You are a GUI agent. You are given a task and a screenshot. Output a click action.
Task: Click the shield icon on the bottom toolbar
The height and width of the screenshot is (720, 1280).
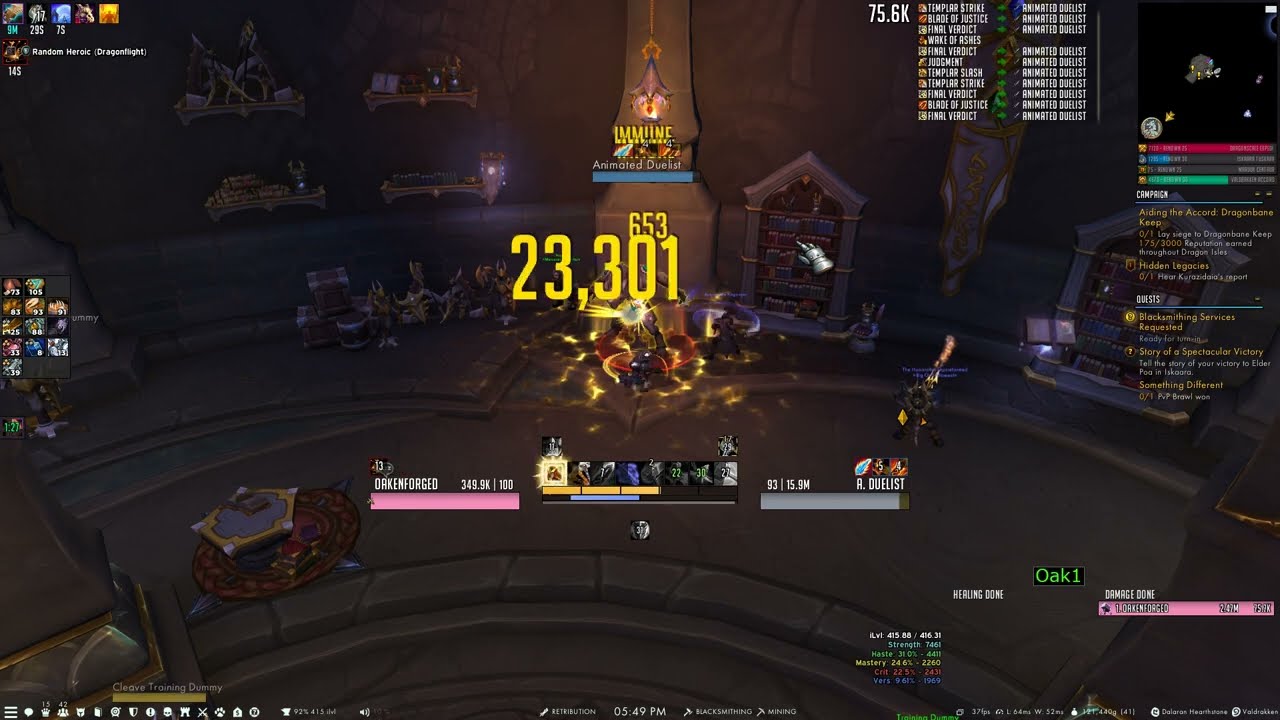pyautogui.click(x=132, y=712)
